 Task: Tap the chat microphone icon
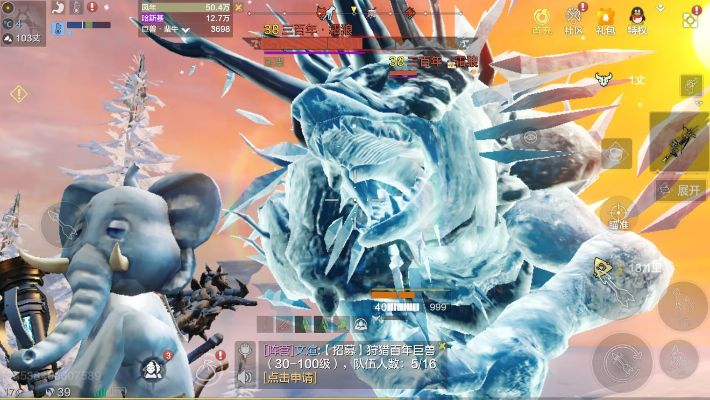click(244, 352)
